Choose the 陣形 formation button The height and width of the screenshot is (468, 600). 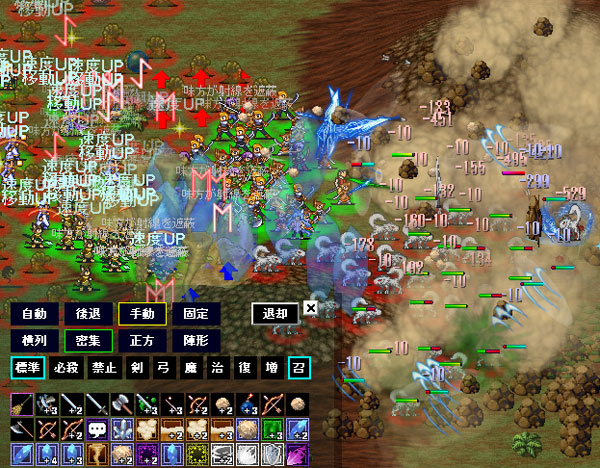pyautogui.click(x=195, y=341)
